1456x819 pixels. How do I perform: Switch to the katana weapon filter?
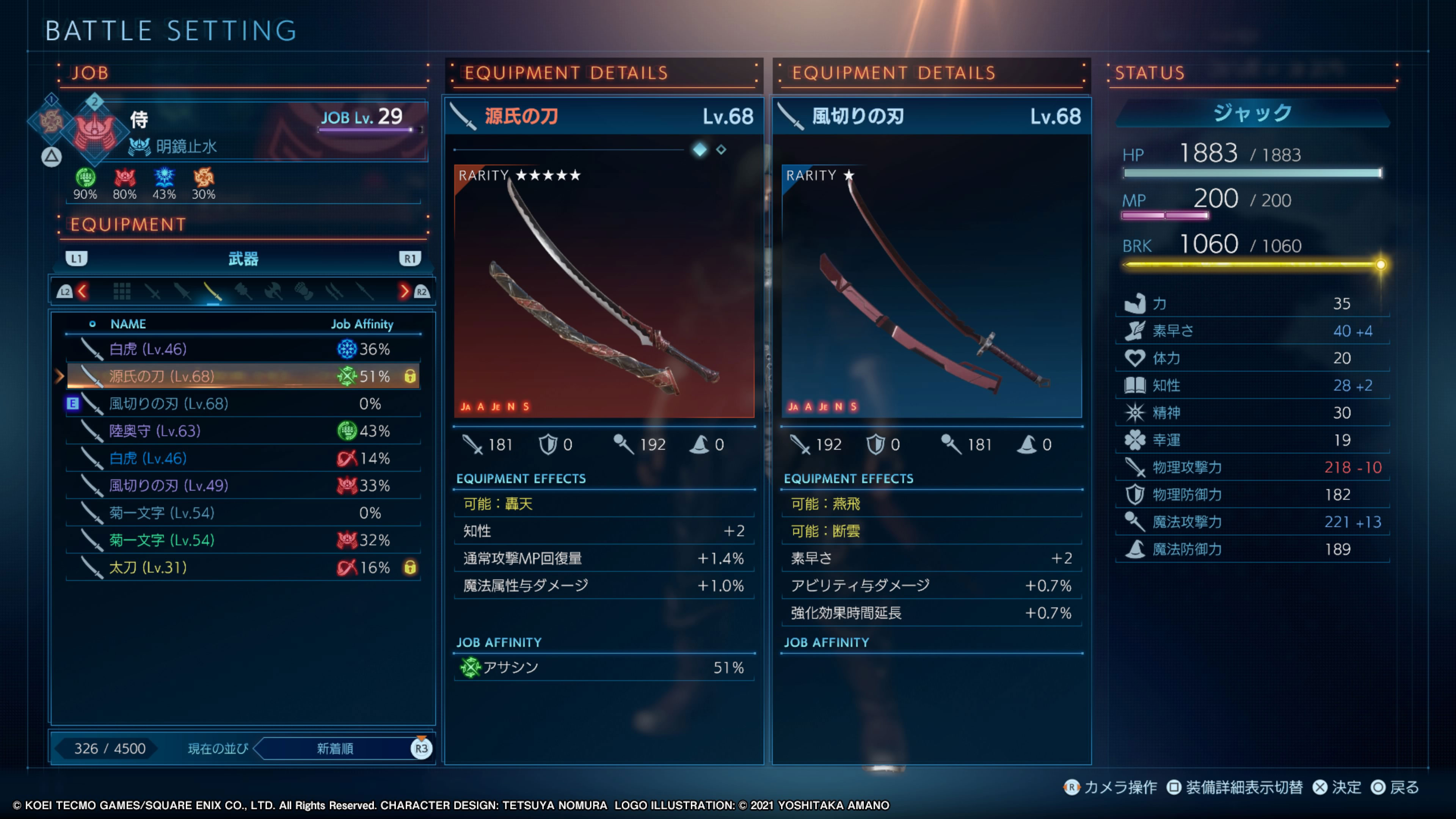pyautogui.click(x=212, y=292)
